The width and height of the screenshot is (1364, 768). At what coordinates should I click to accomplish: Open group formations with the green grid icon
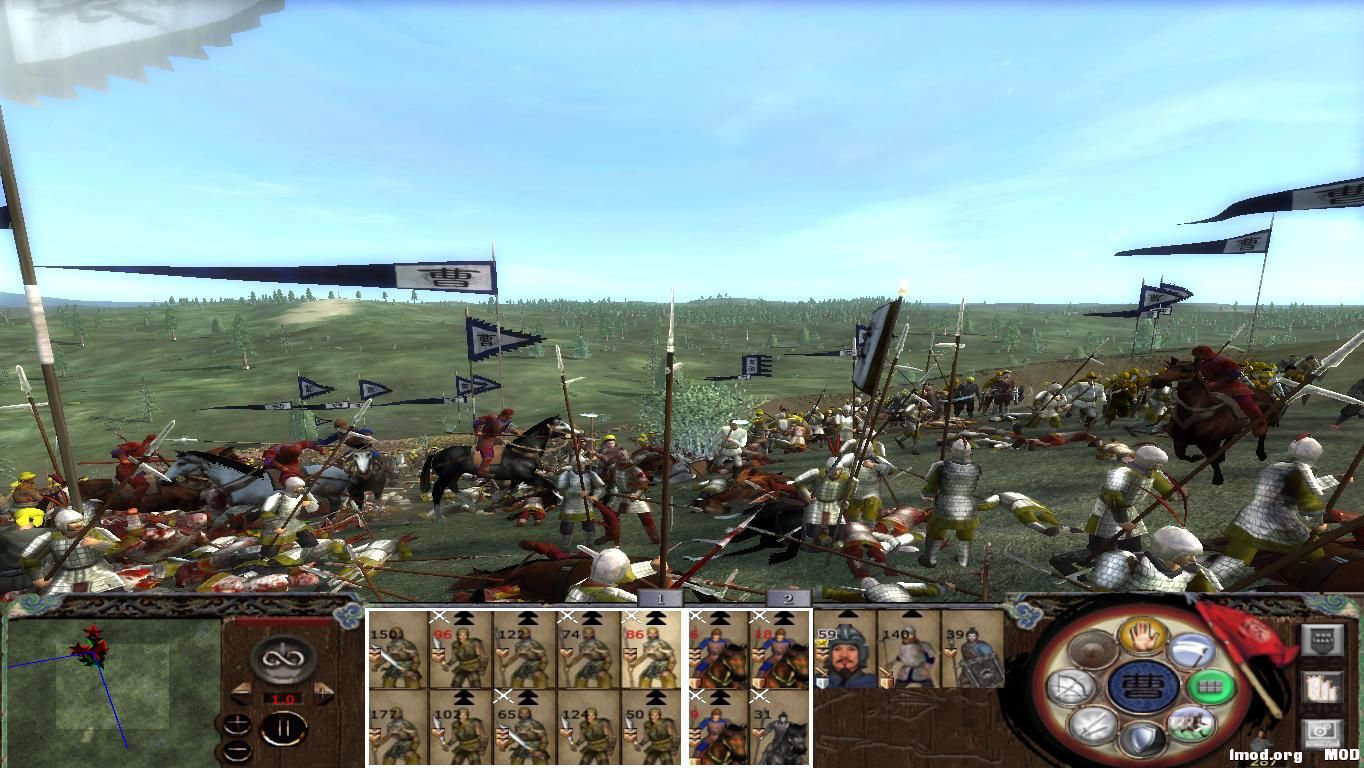(1208, 687)
